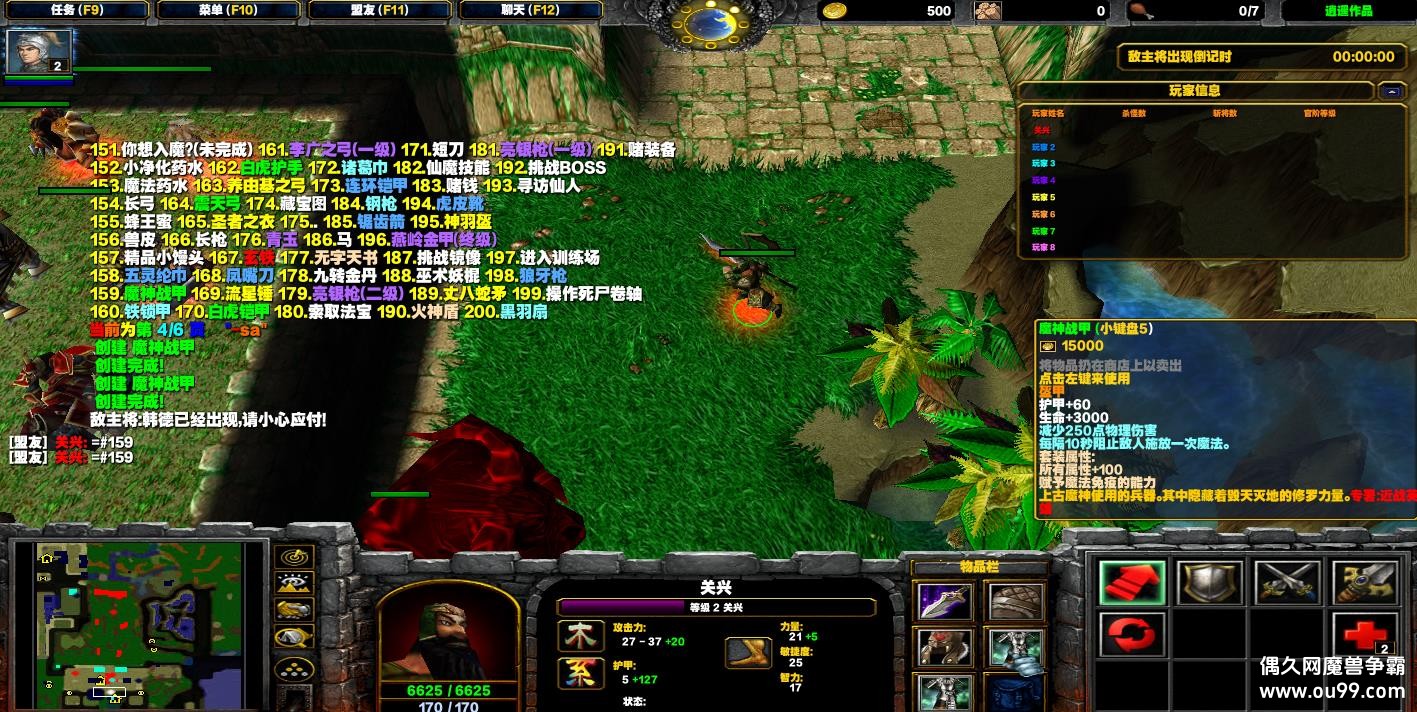1417x712 pixels.
Task: Select the hero icon in the top-left corner
Action: tap(40, 51)
